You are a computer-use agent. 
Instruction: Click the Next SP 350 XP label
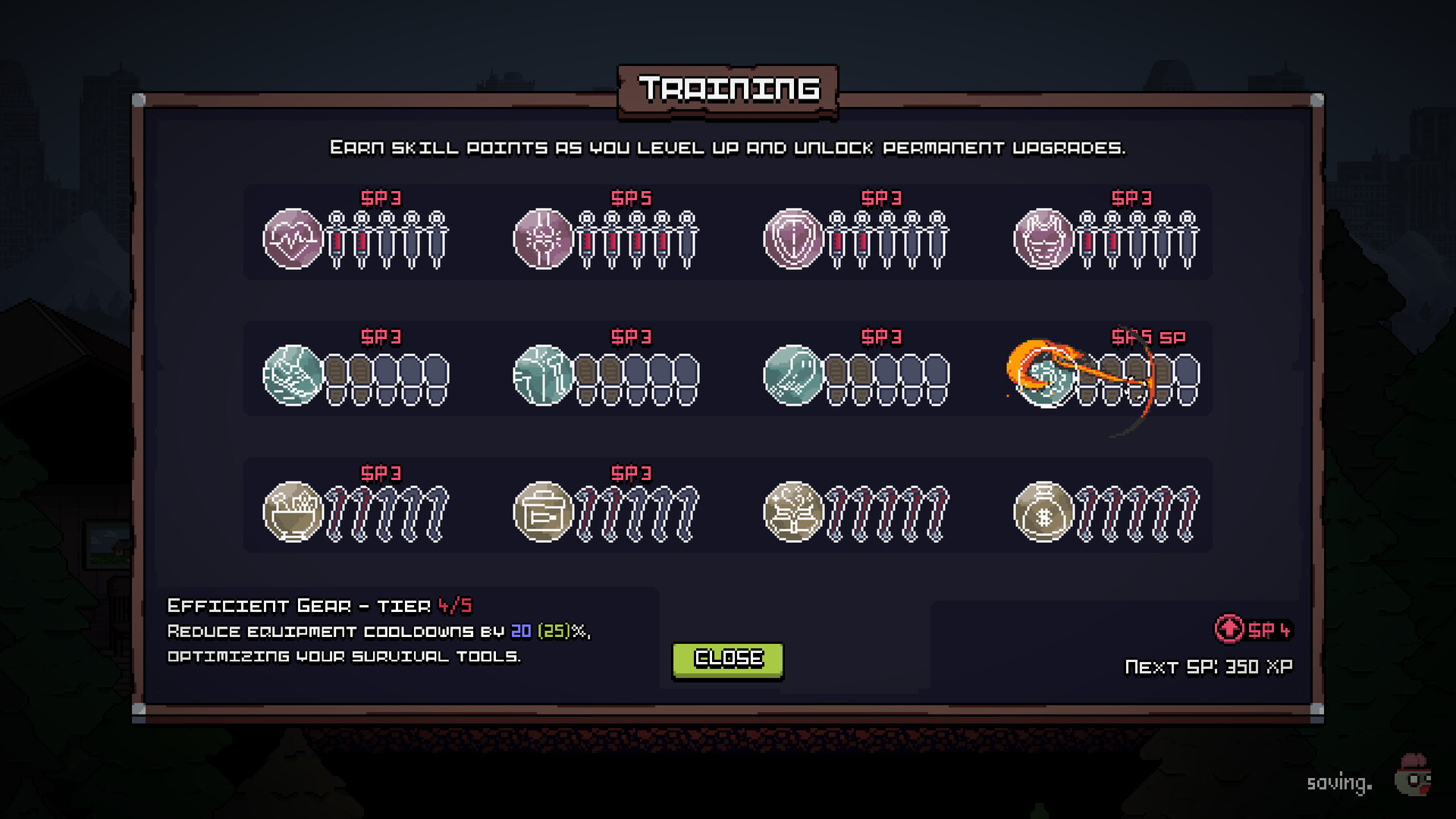(1209, 666)
